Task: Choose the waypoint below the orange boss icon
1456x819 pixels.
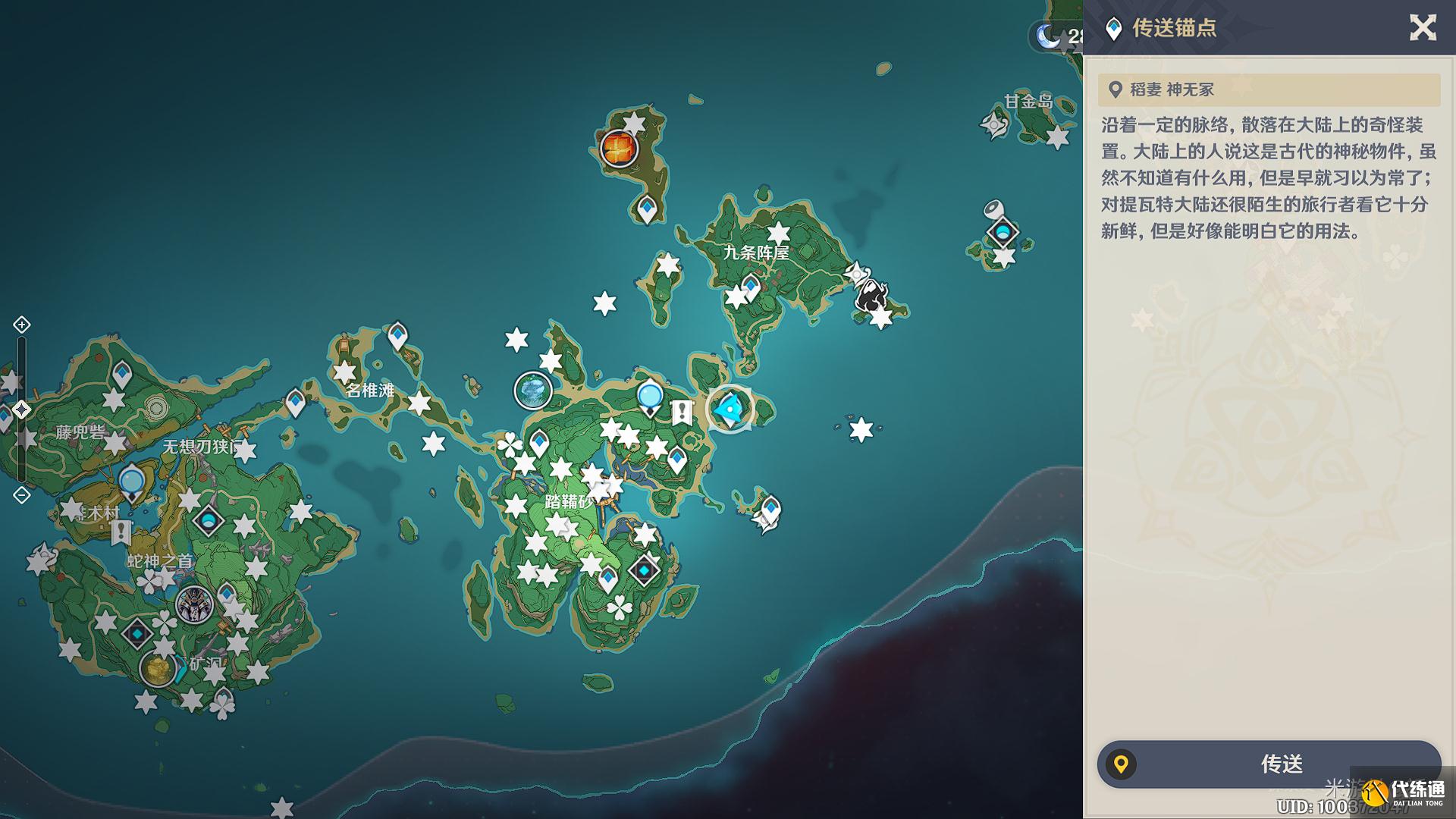Action: coord(646,209)
